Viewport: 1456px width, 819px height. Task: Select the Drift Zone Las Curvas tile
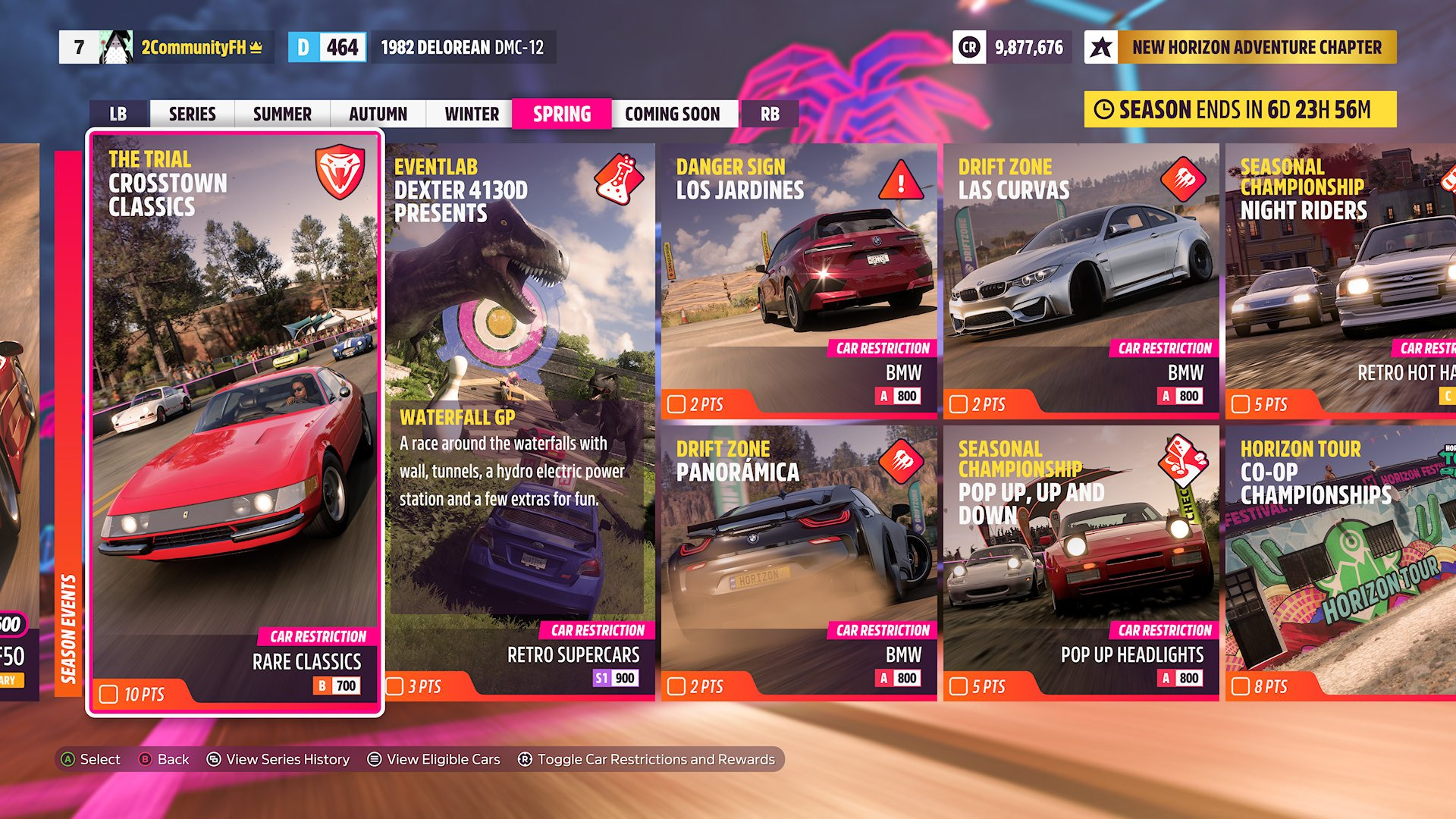(x=1081, y=280)
